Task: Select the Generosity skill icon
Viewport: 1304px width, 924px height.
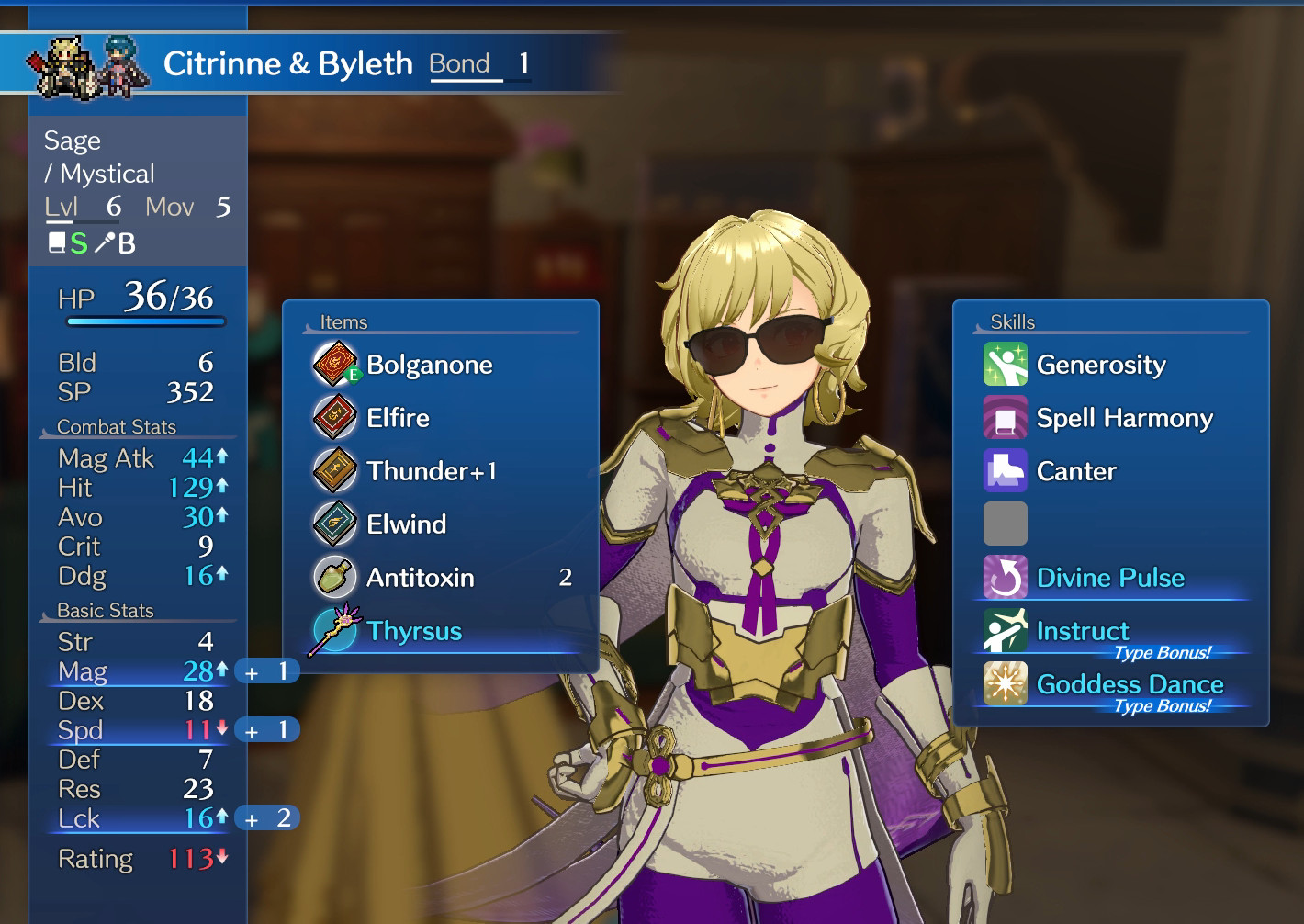Action: 1006,364
